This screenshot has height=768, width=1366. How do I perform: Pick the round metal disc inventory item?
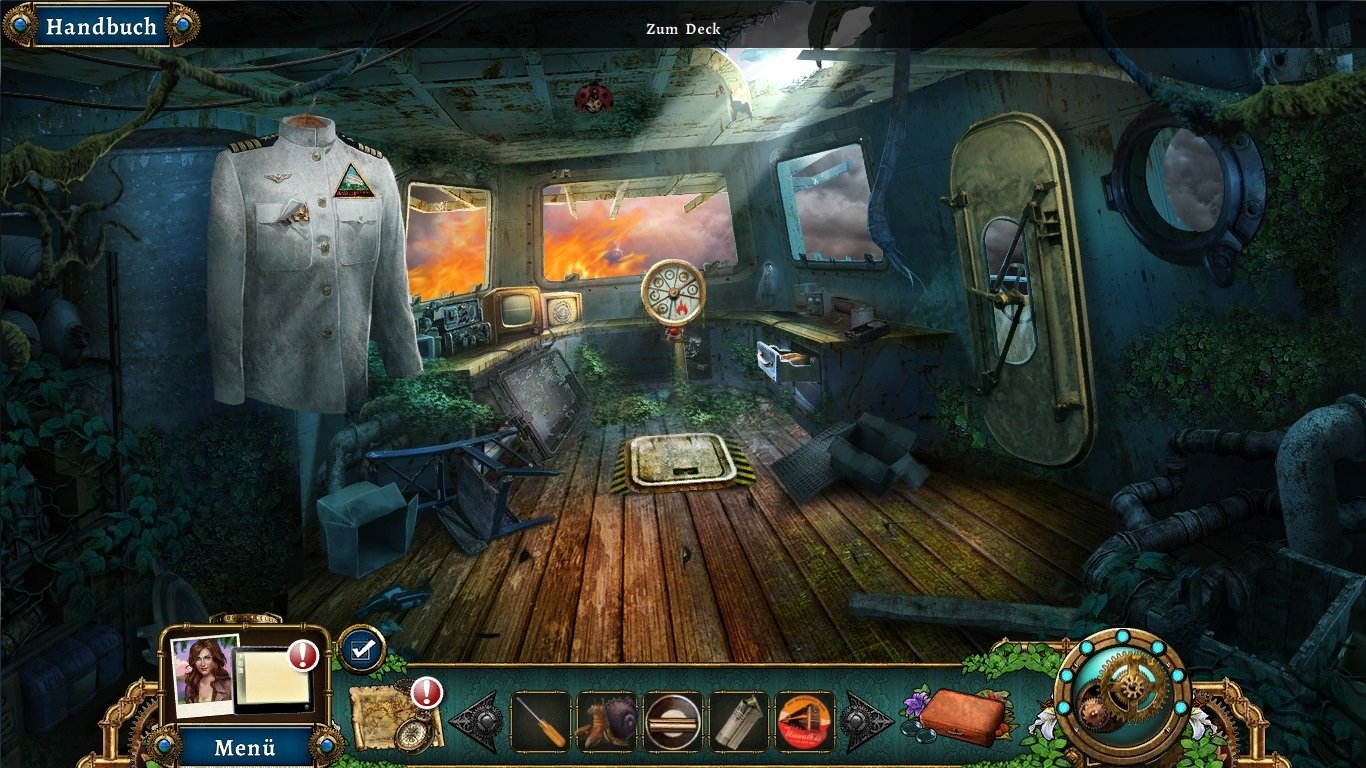672,721
